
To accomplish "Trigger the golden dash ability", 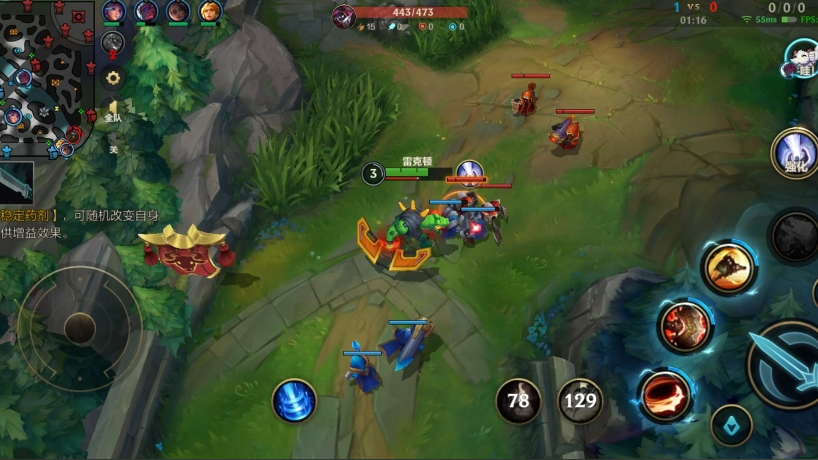I will (x=728, y=267).
